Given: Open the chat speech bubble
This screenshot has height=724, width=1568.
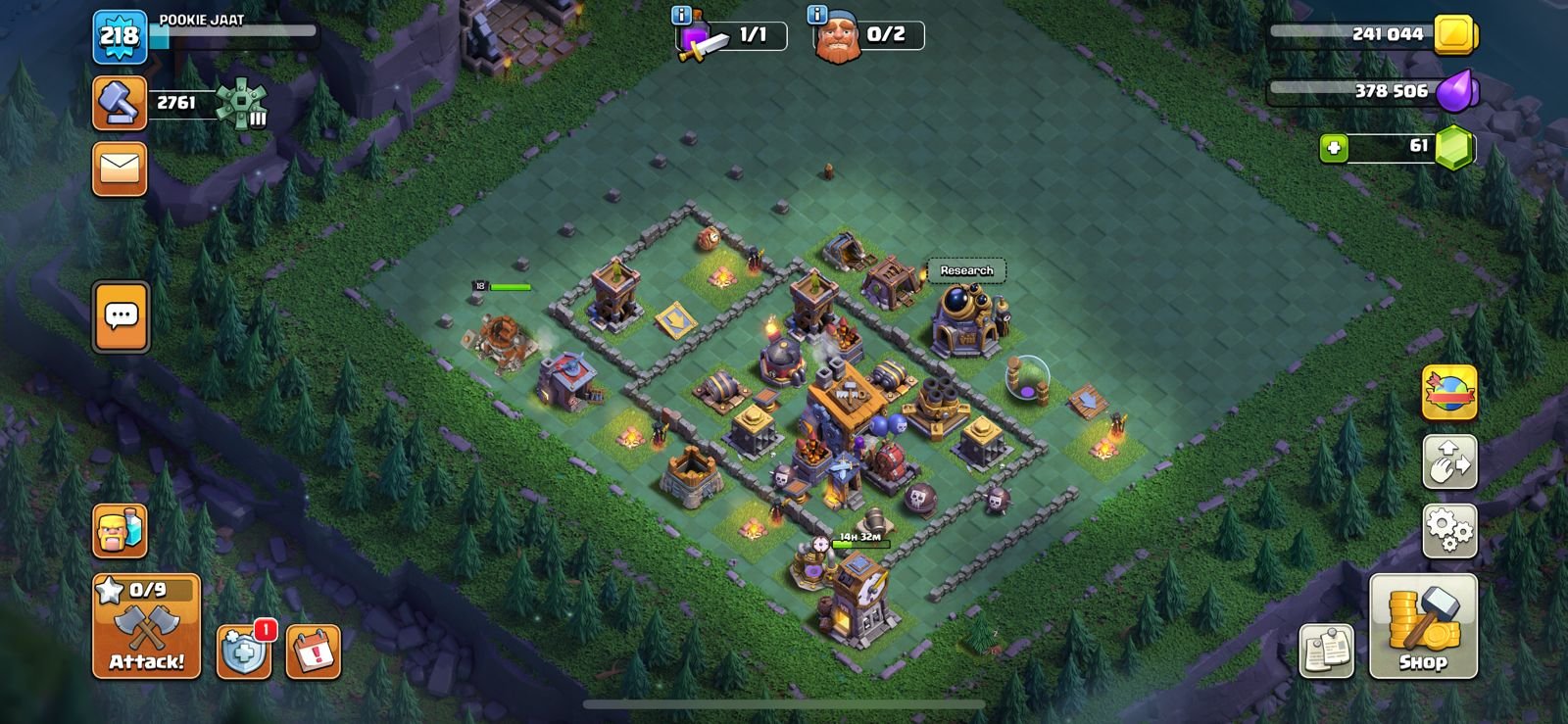Looking at the screenshot, I should [121, 316].
